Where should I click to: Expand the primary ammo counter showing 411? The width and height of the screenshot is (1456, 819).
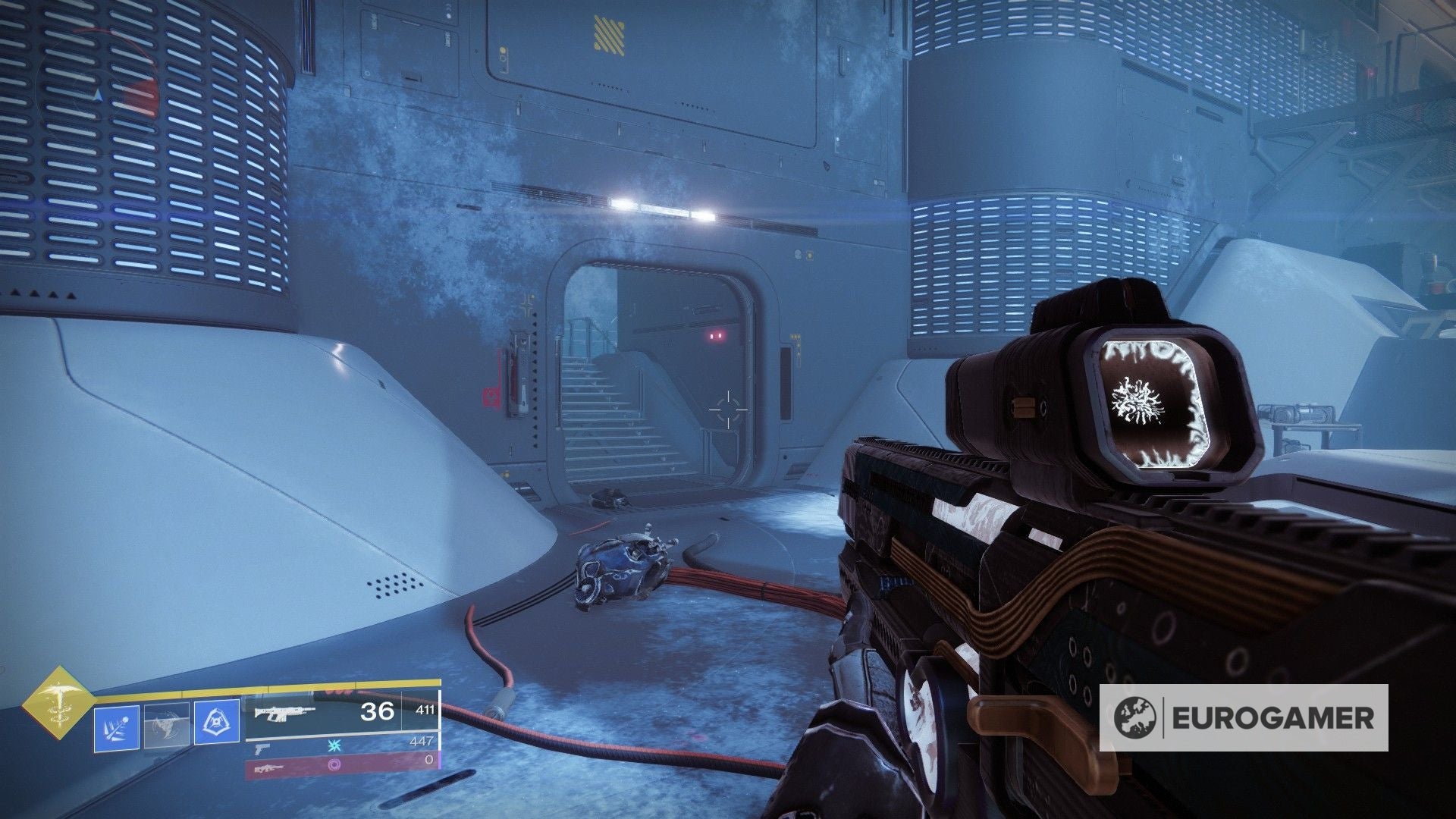tap(426, 710)
